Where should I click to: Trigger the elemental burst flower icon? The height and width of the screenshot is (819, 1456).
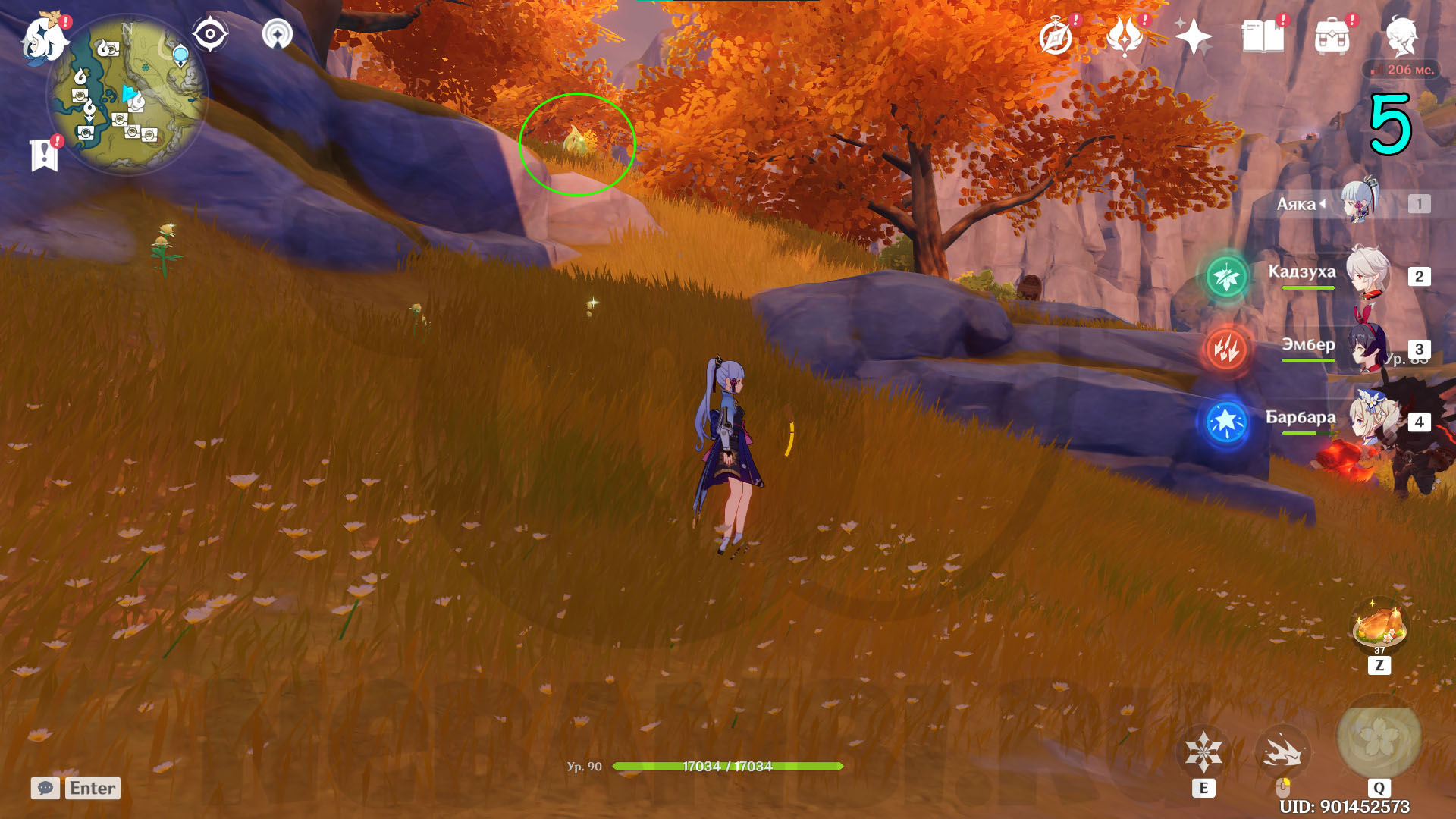tap(1379, 740)
